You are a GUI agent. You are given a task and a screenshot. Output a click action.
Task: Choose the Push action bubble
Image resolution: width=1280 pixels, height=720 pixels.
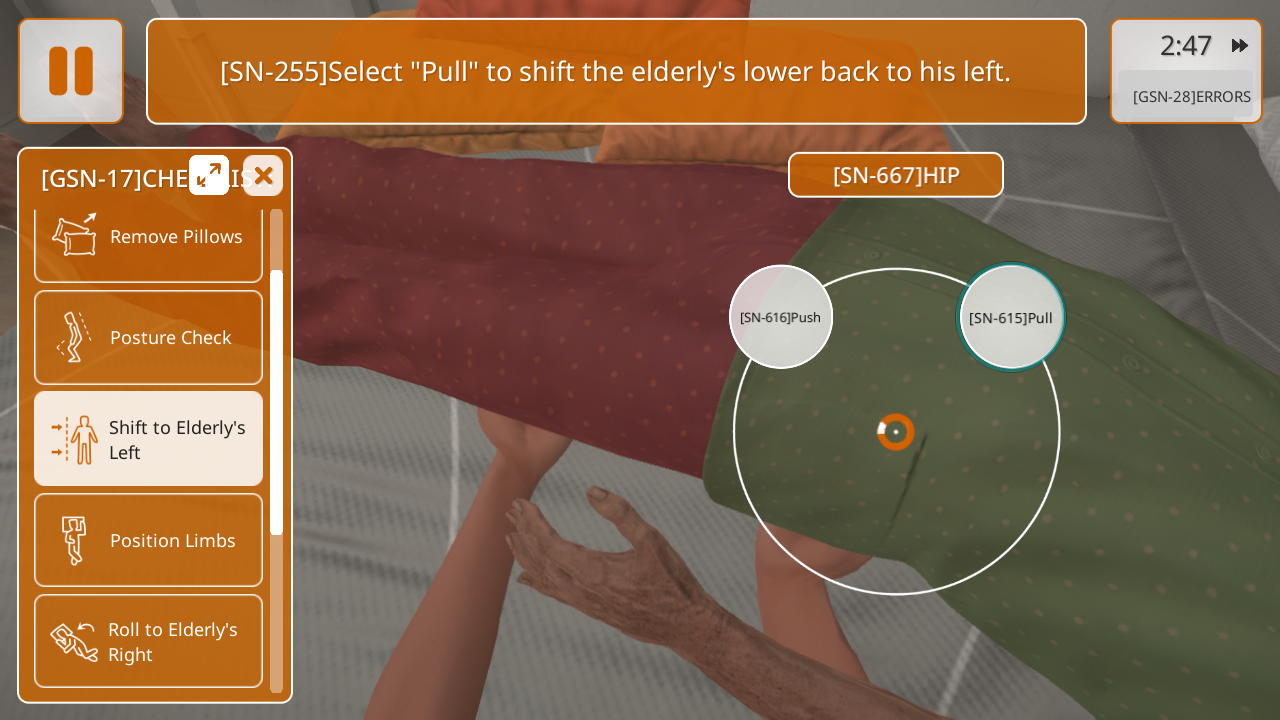(781, 317)
